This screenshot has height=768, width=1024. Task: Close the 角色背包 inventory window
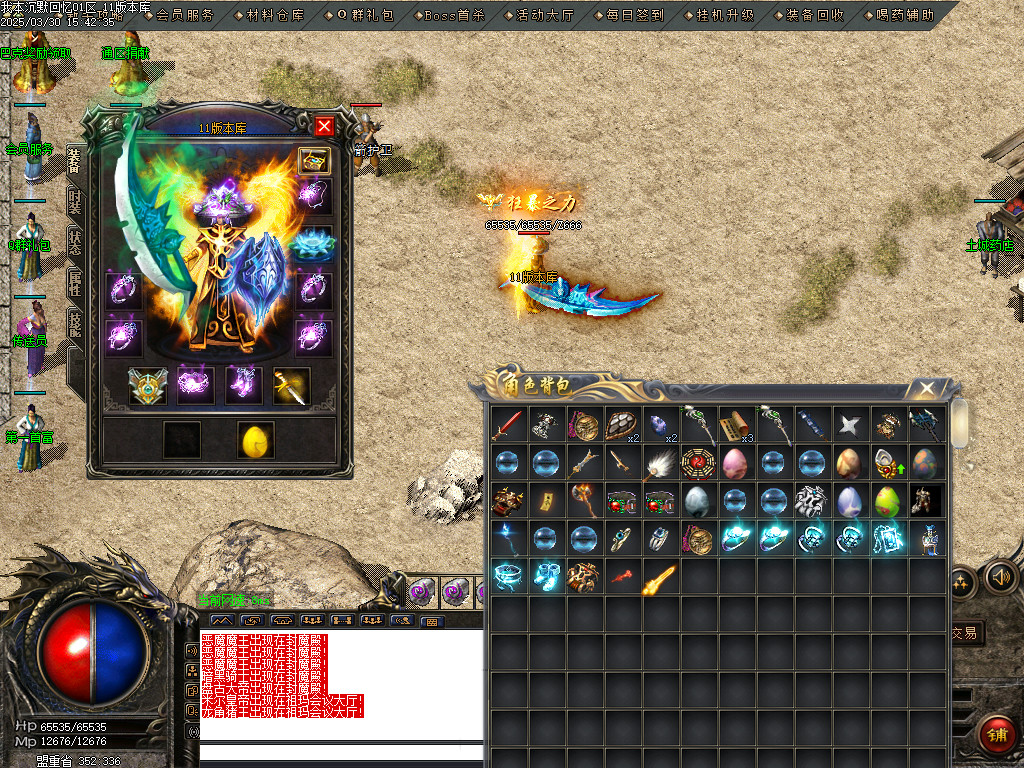928,388
